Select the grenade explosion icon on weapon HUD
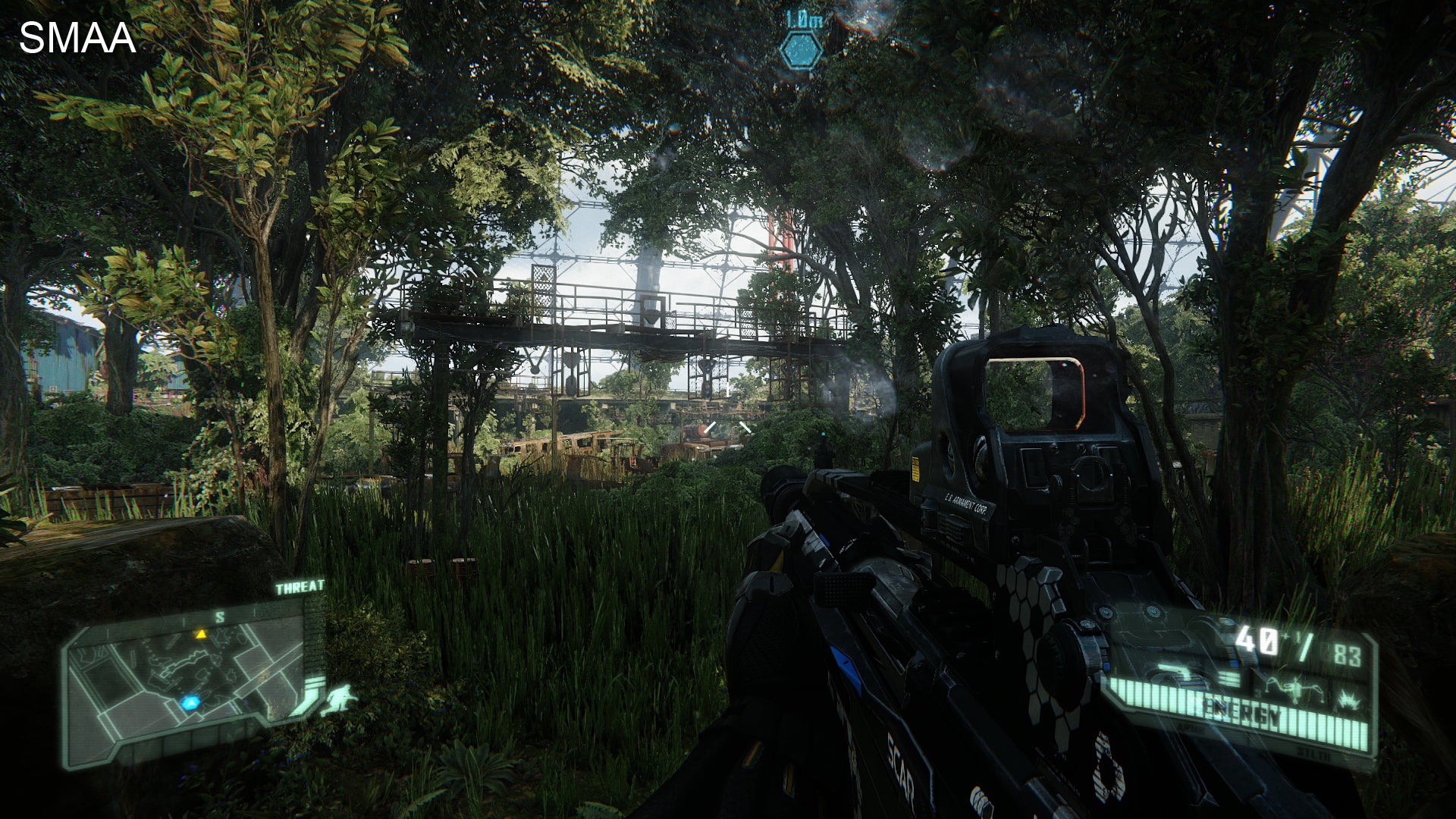This screenshot has height=819, width=1456. tap(1348, 699)
